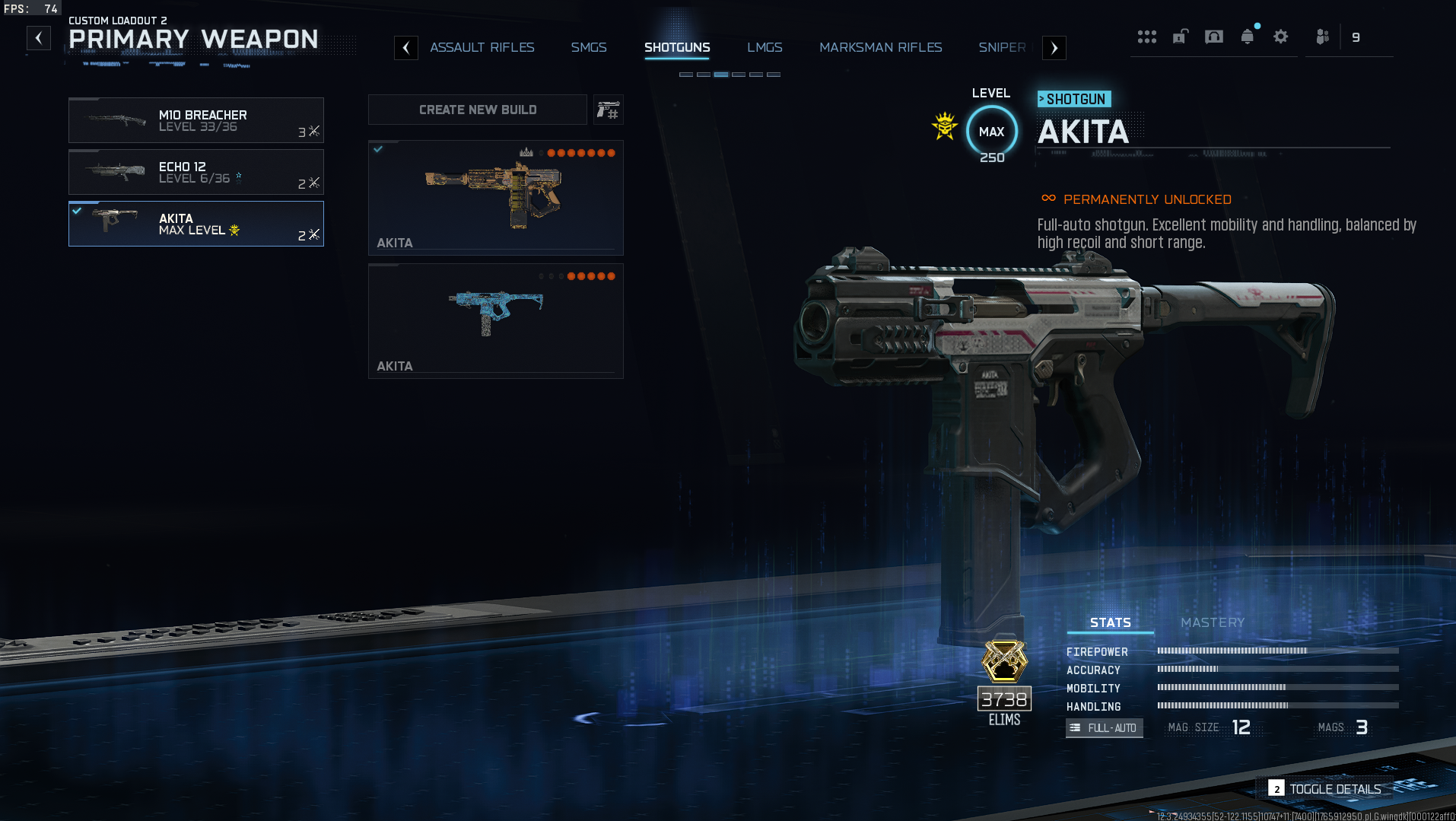
Task: Open the notifications bell
Action: (x=1247, y=37)
